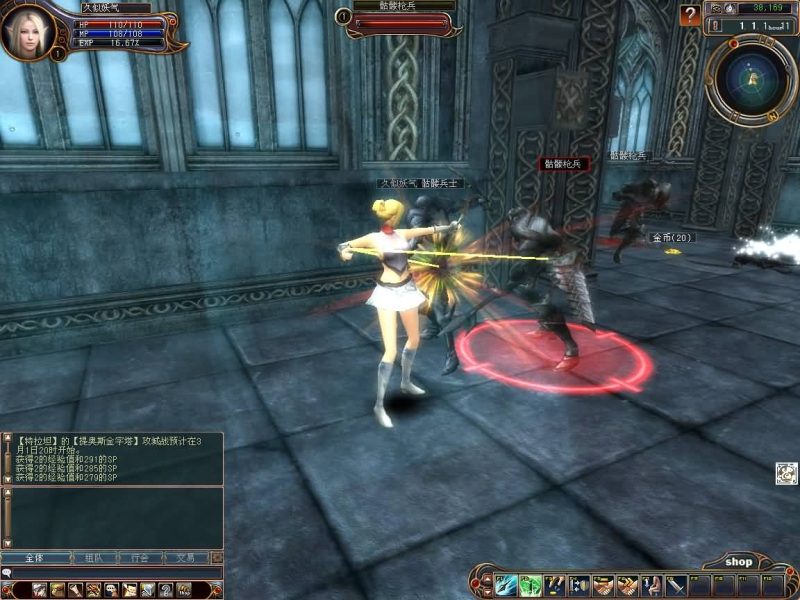Viewport: 800px width, 600px height.
Task: Open the orange question mark help button
Action: point(690,15)
